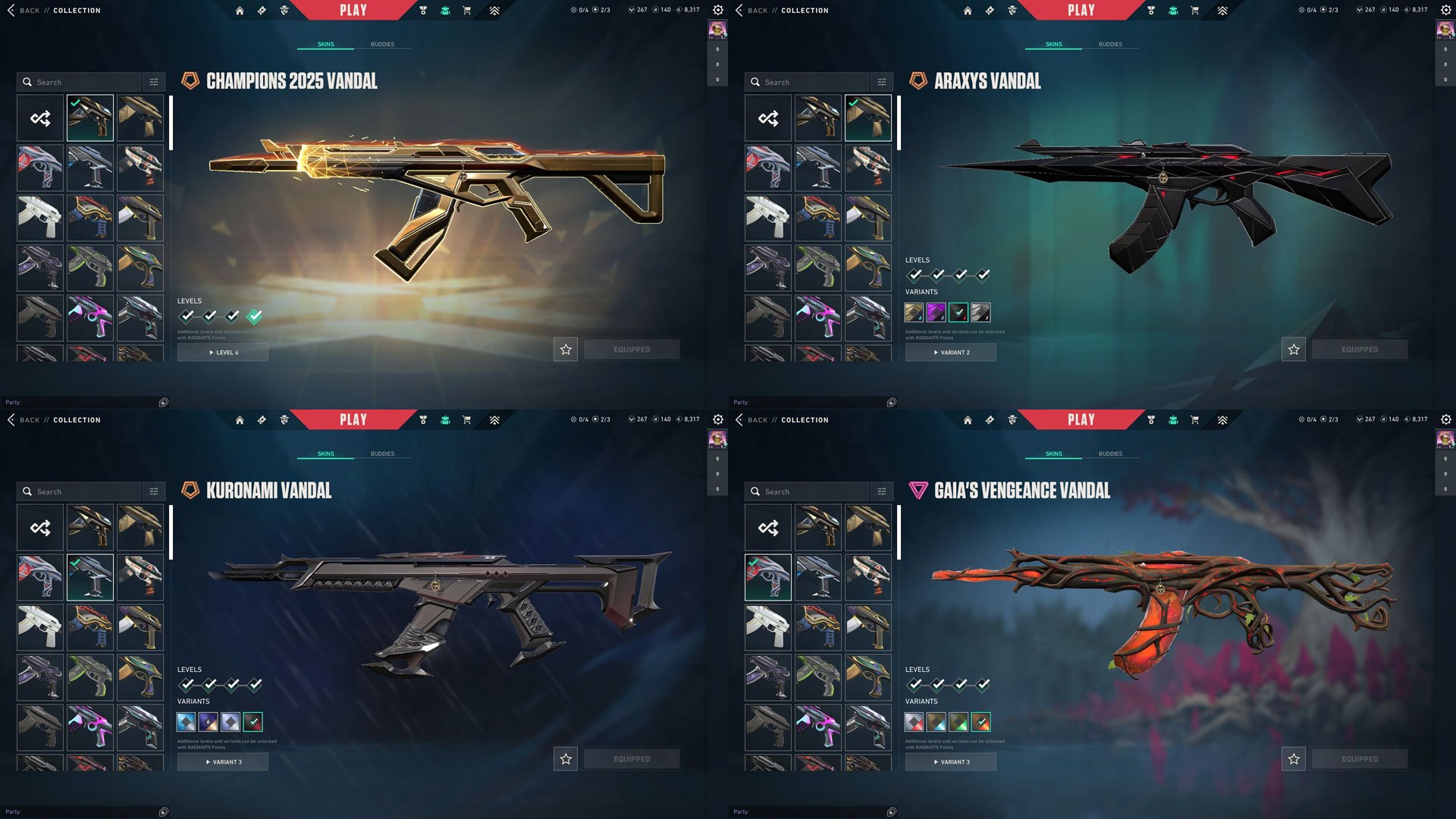Click the PLAY button
This screenshot has height=819, width=1456.
coord(352,10)
